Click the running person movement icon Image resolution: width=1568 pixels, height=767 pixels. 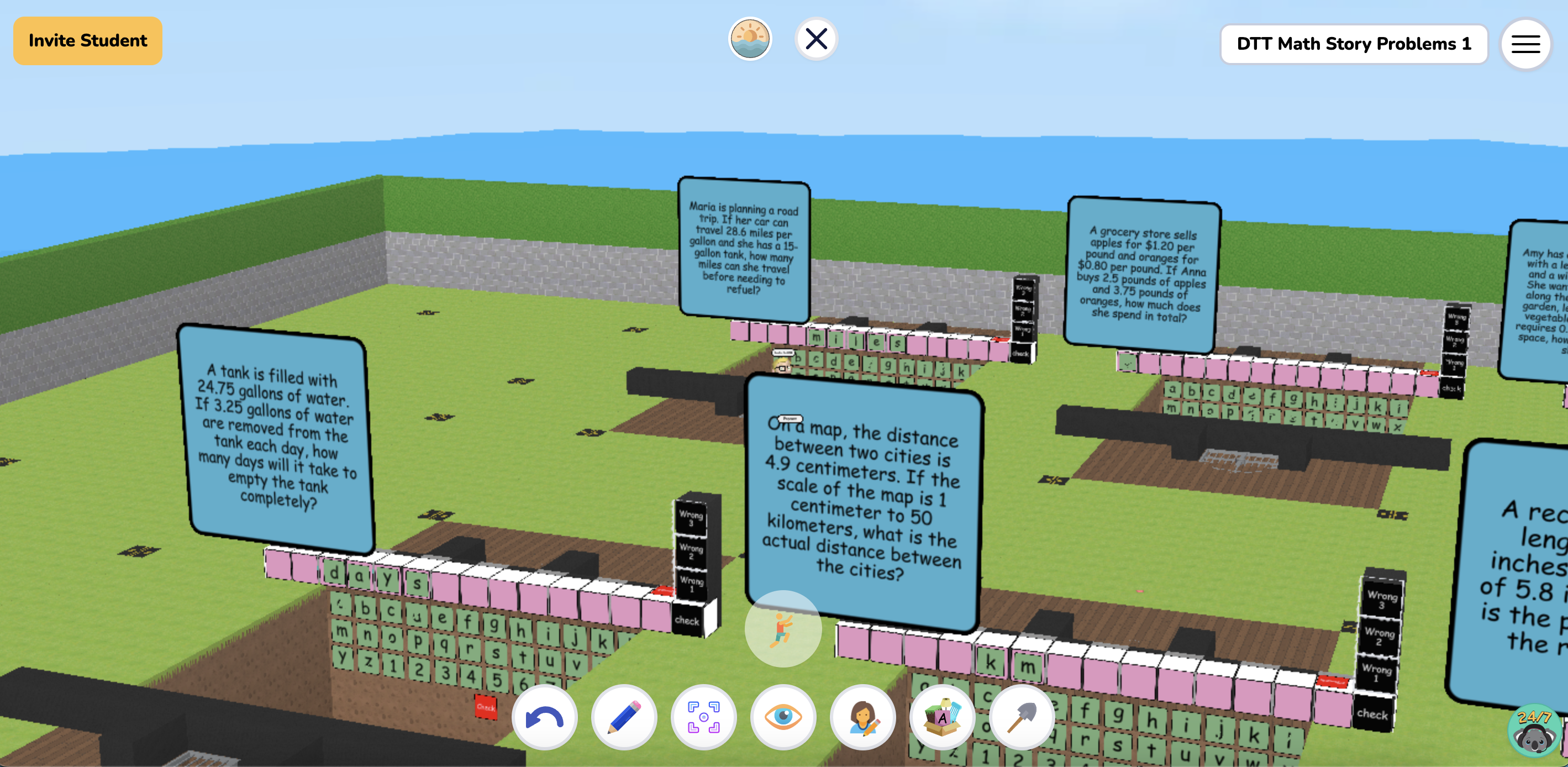point(783,629)
